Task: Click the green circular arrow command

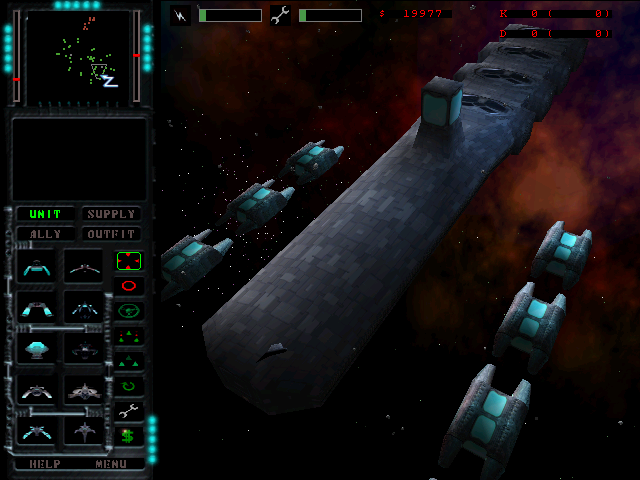Action: 129,385
